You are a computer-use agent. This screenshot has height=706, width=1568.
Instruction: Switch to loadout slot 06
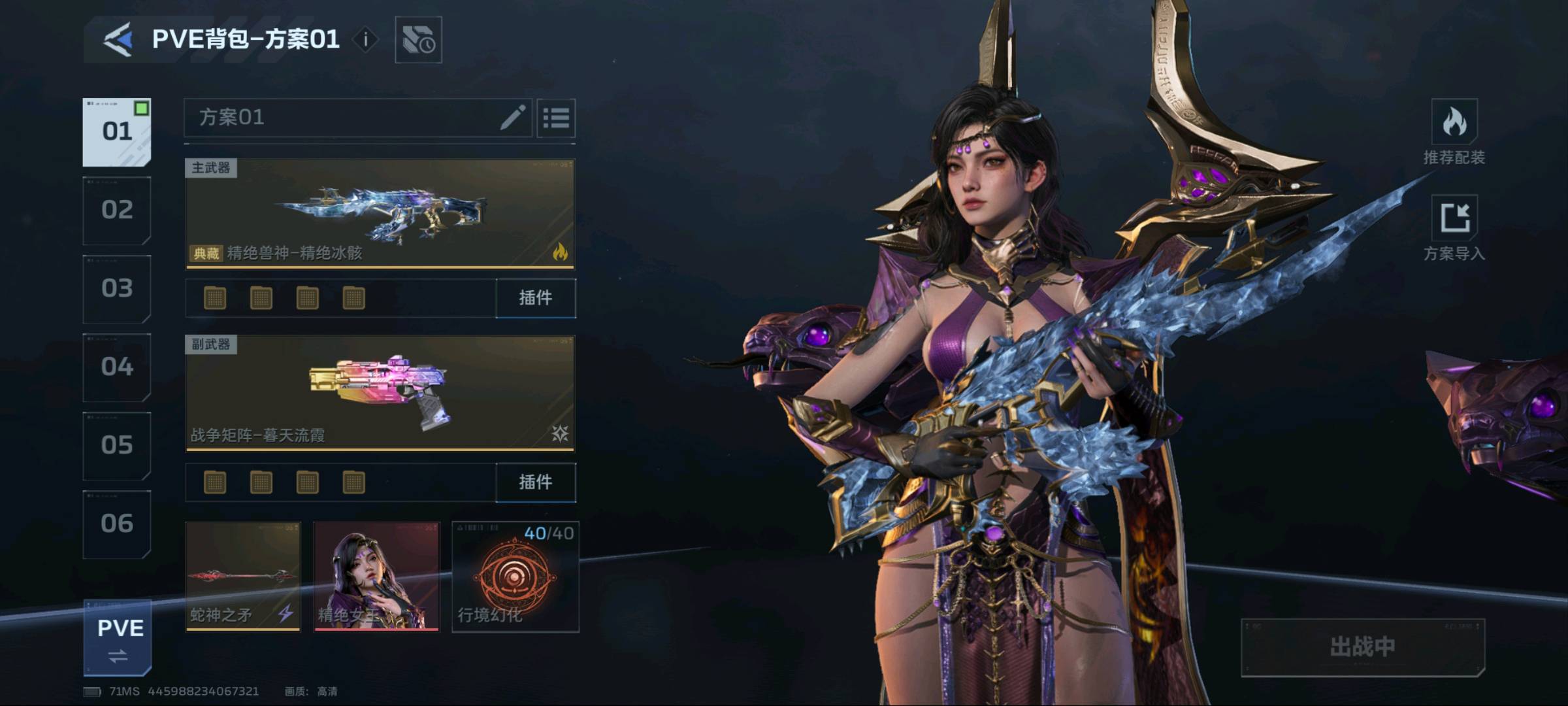117,524
